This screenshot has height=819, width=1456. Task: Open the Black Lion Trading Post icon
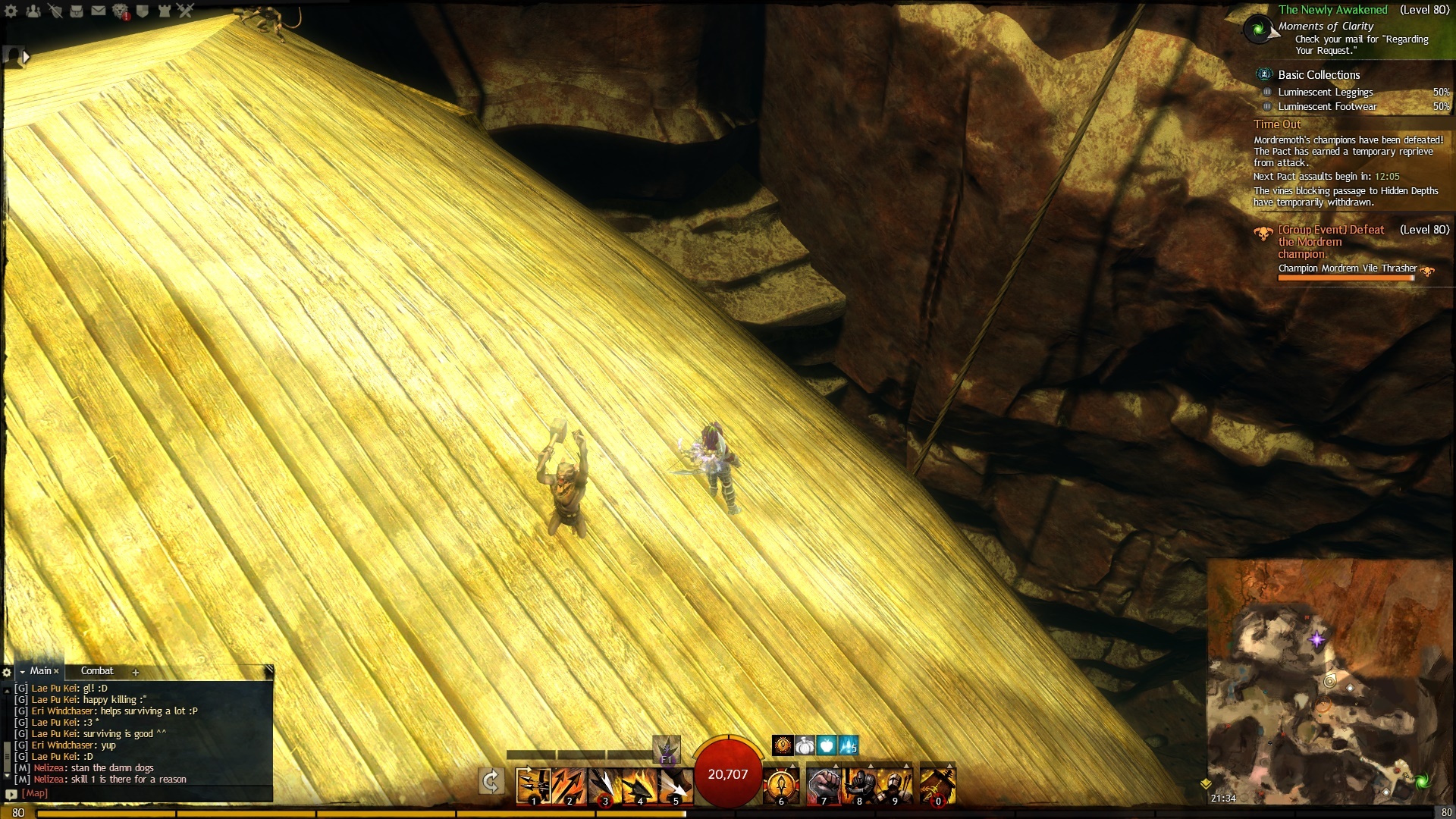tap(121, 11)
